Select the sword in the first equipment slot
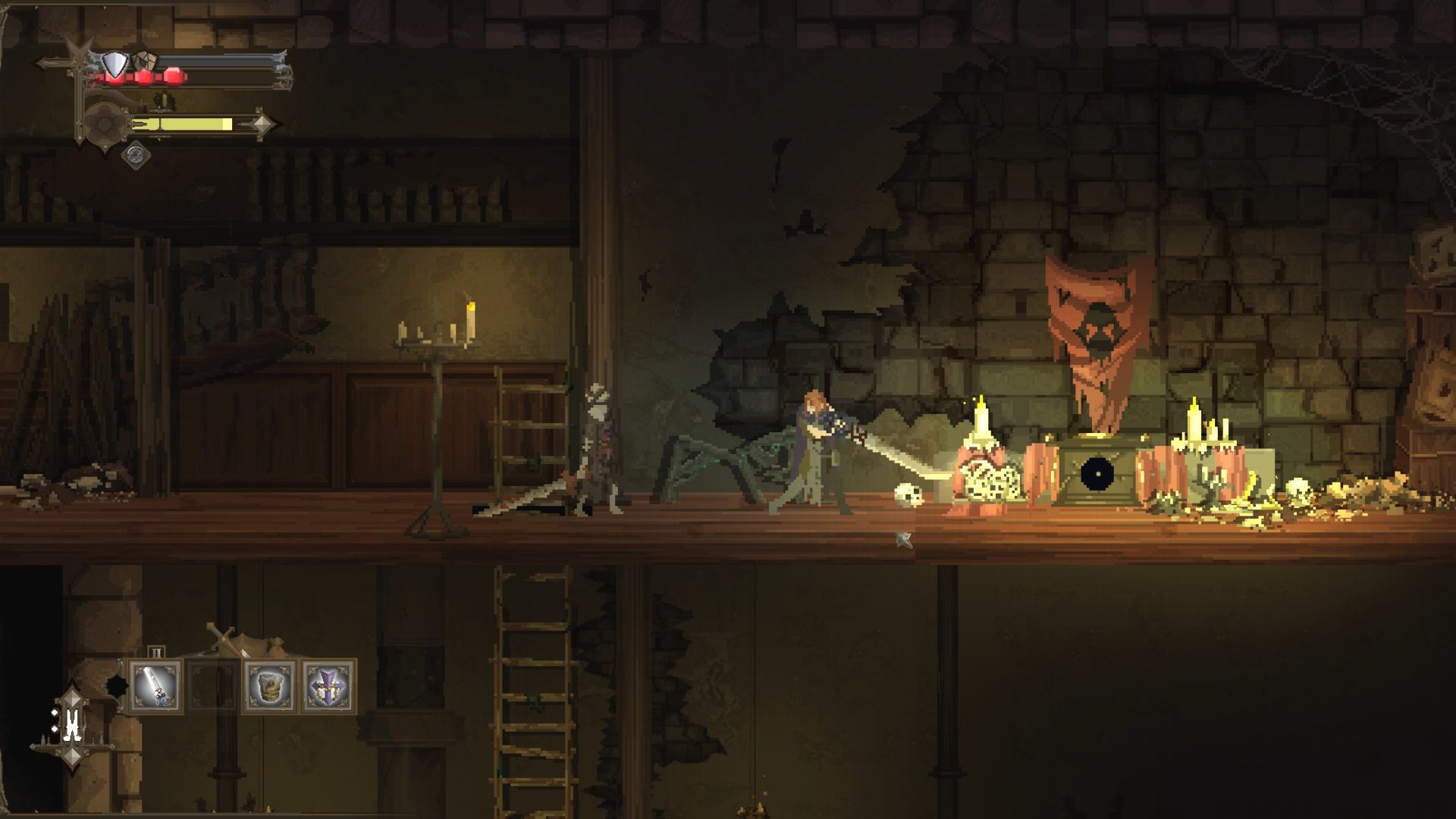The width and height of the screenshot is (1456, 819). point(155,687)
